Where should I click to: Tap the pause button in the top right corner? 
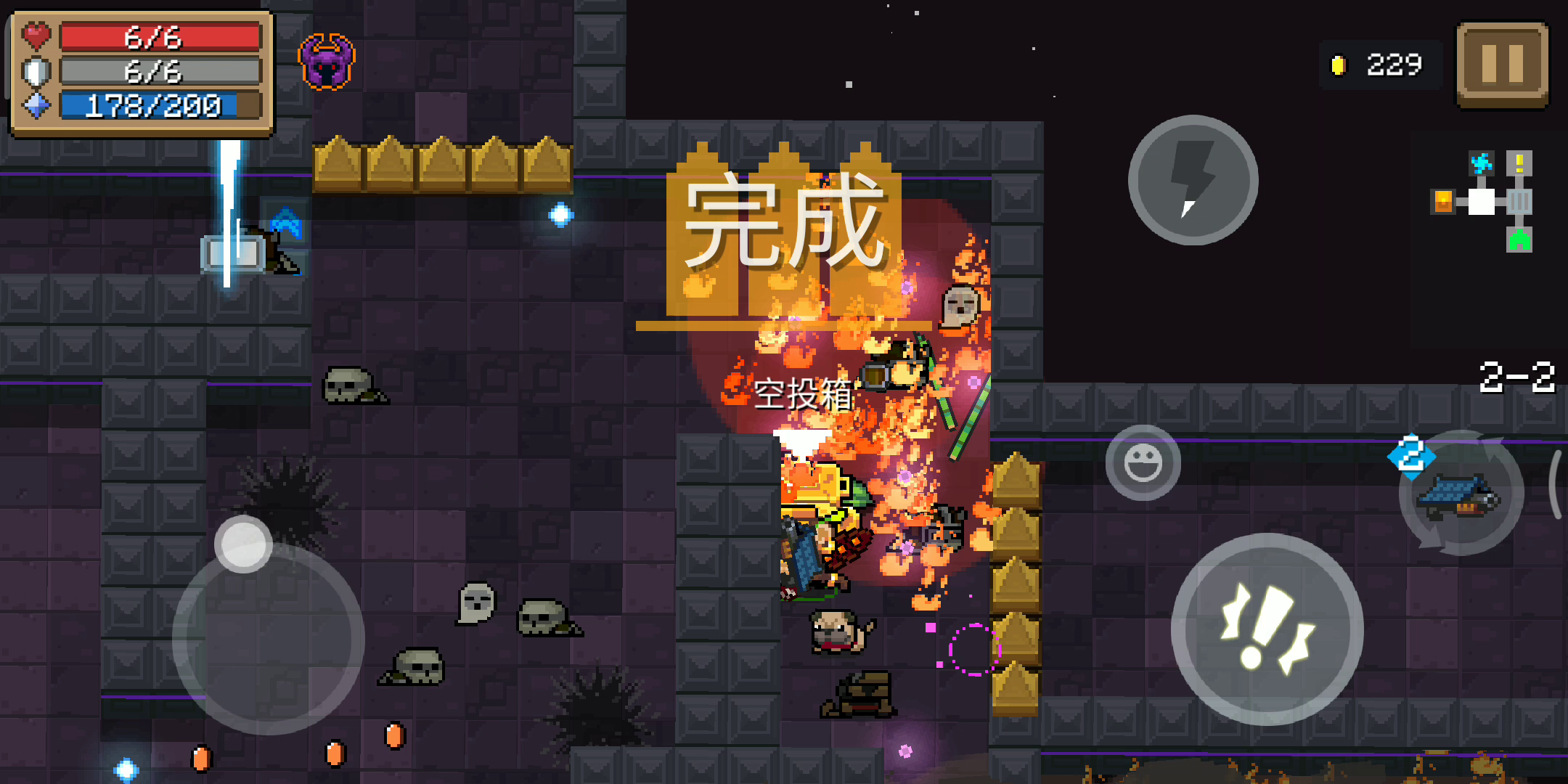1501,64
